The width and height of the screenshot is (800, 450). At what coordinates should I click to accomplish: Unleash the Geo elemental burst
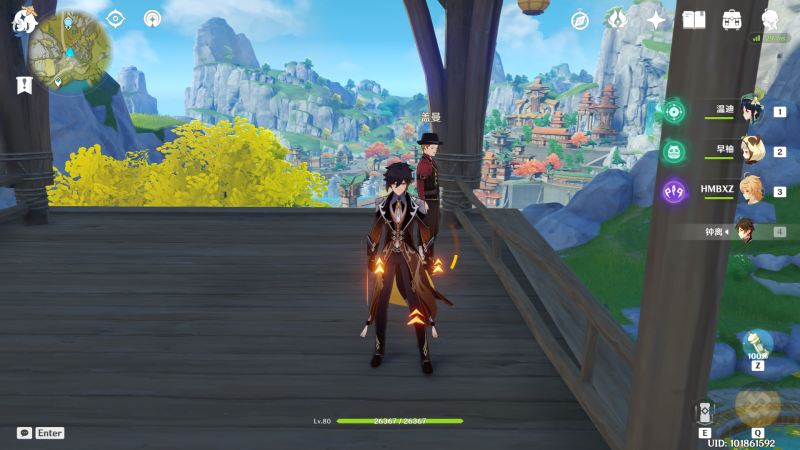pos(757,405)
